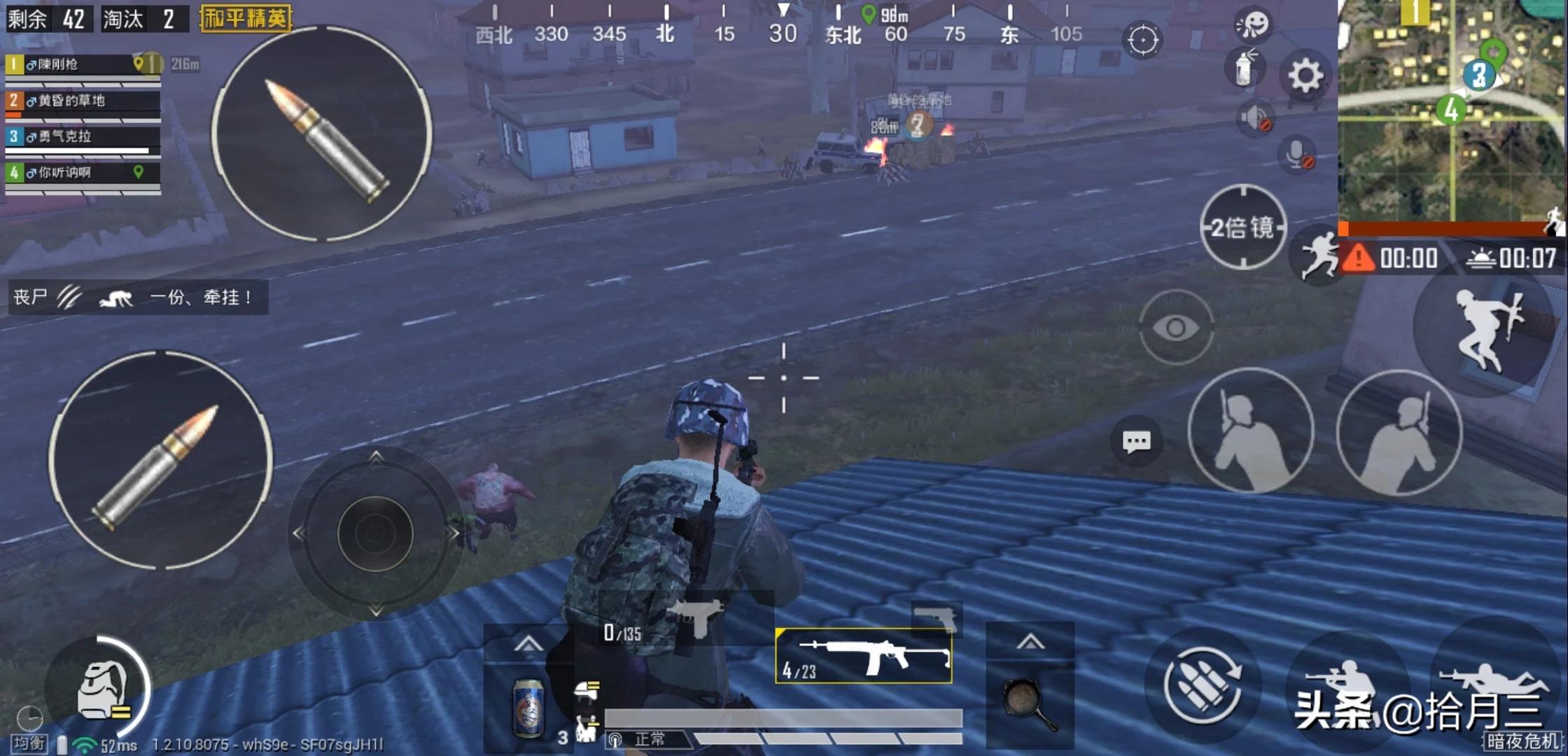Open the backpack inventory

click(101, 689)
